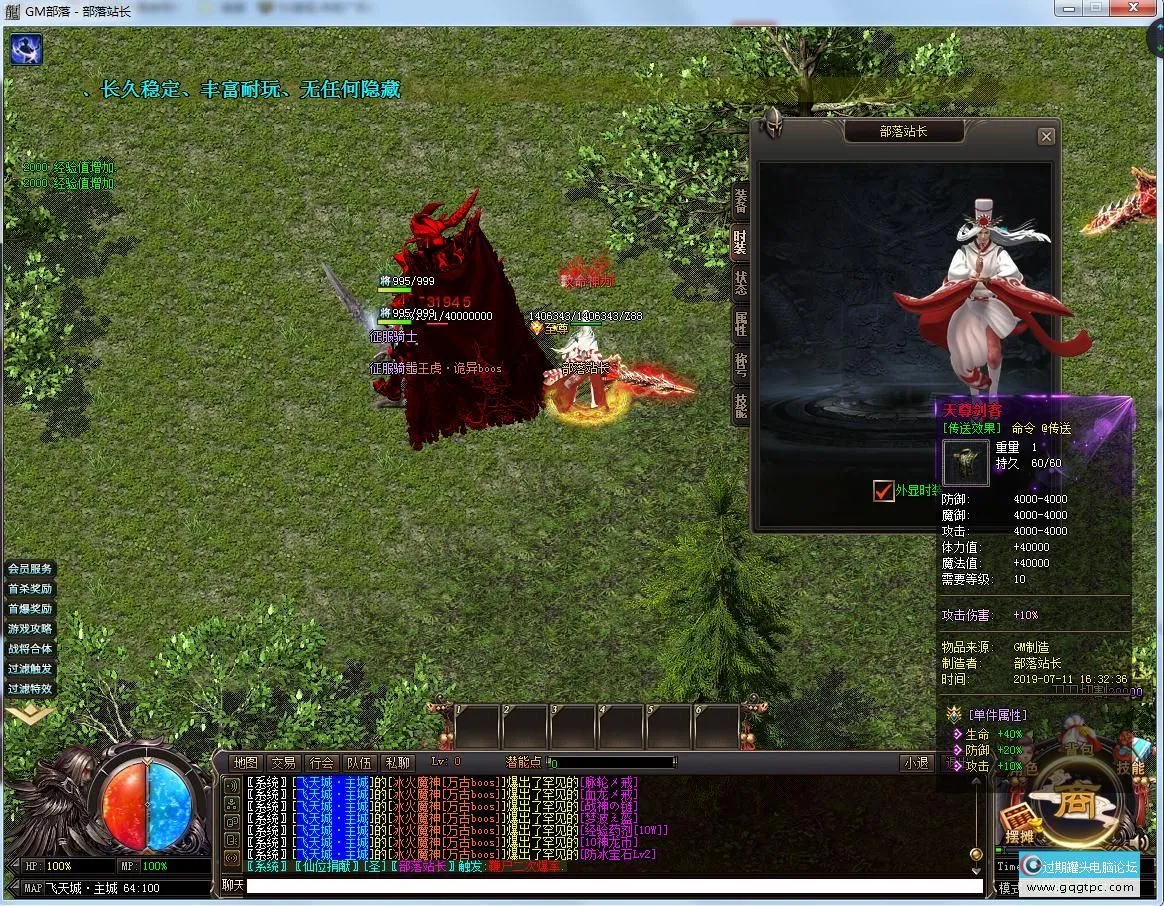Open the 状态 status tab

click(740, 282)
